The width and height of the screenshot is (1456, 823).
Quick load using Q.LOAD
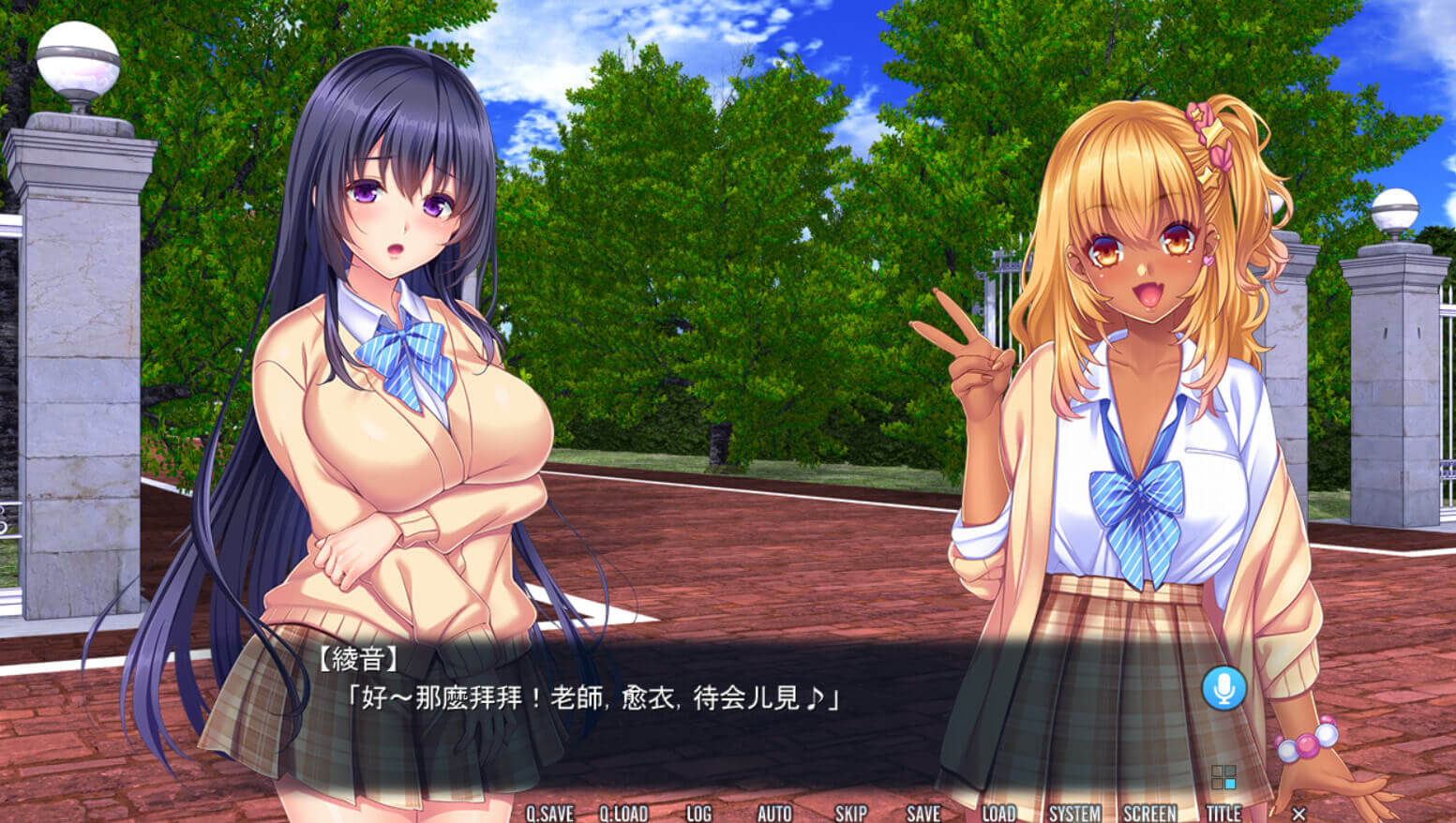[623, 813]
